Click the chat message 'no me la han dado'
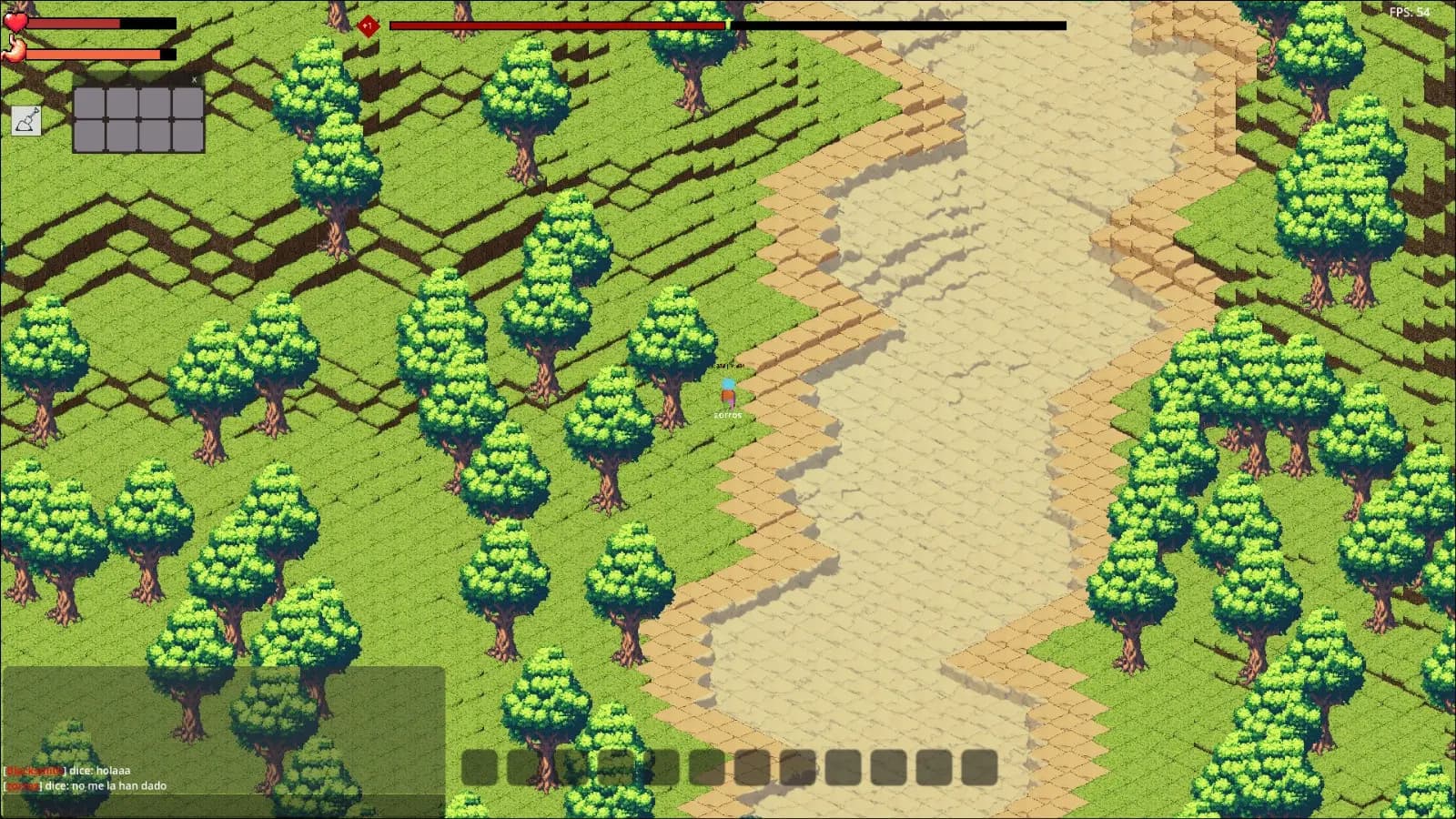This screenshot has height=819, width=1456. (x=118, y=785)
